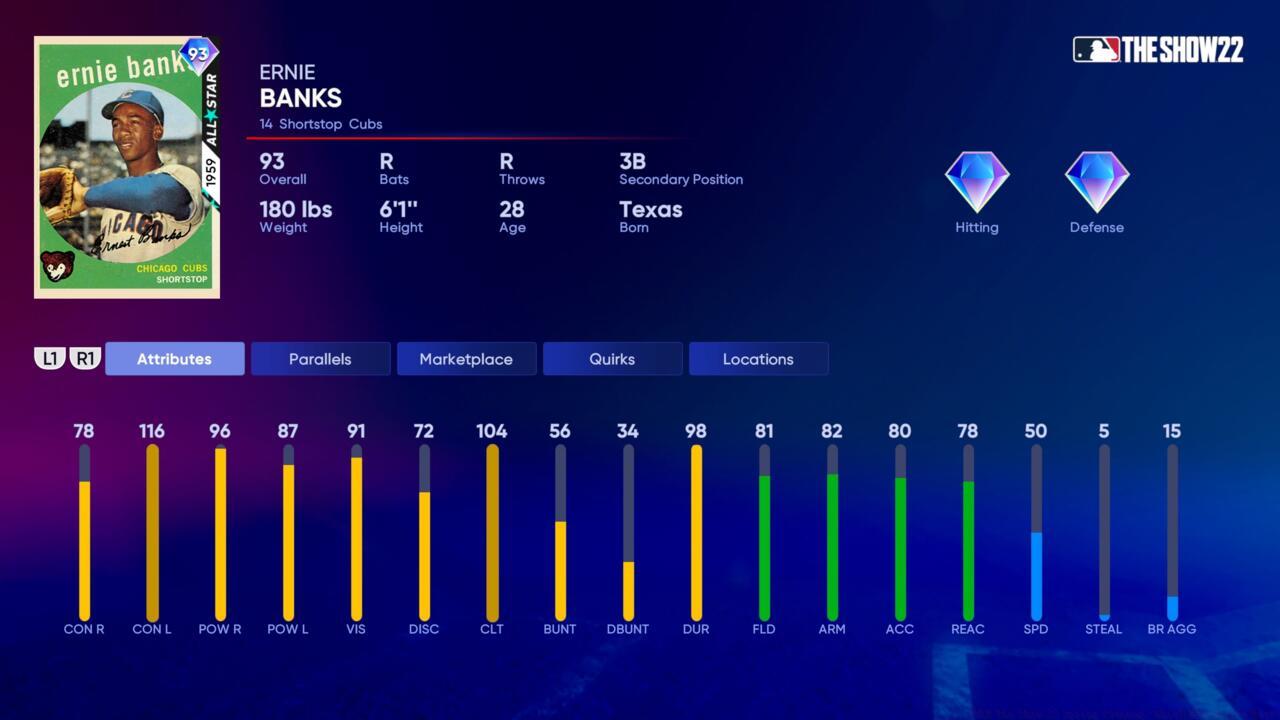Screen dimensions: 1280x720
Task: Expand the CON R attribute column
Action: [x=84, y=530]
